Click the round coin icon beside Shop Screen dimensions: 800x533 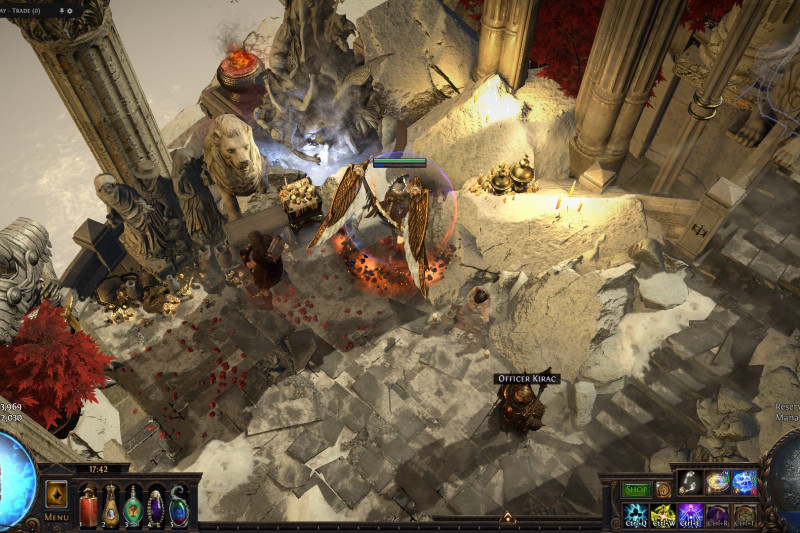point(662,490)
